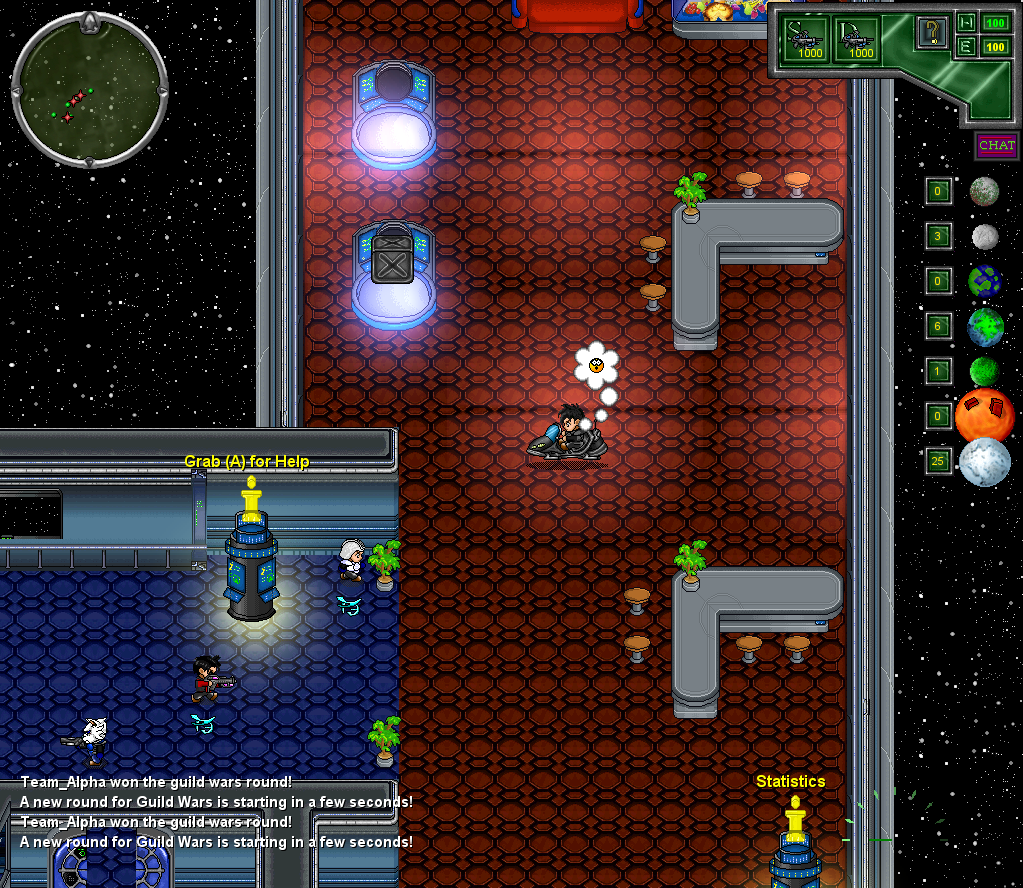Select the bright green and blue planet
This screenshot has height=888, width=1023.
click(x=985, y=326)
